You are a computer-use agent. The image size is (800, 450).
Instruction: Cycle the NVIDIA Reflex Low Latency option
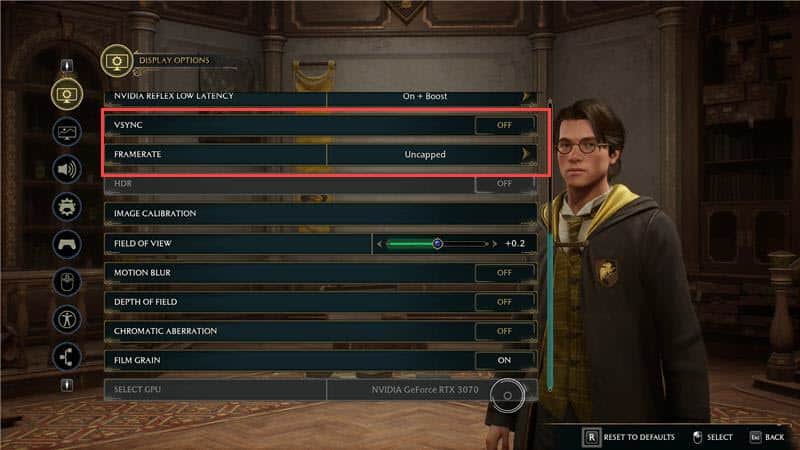tap(524, 96)
